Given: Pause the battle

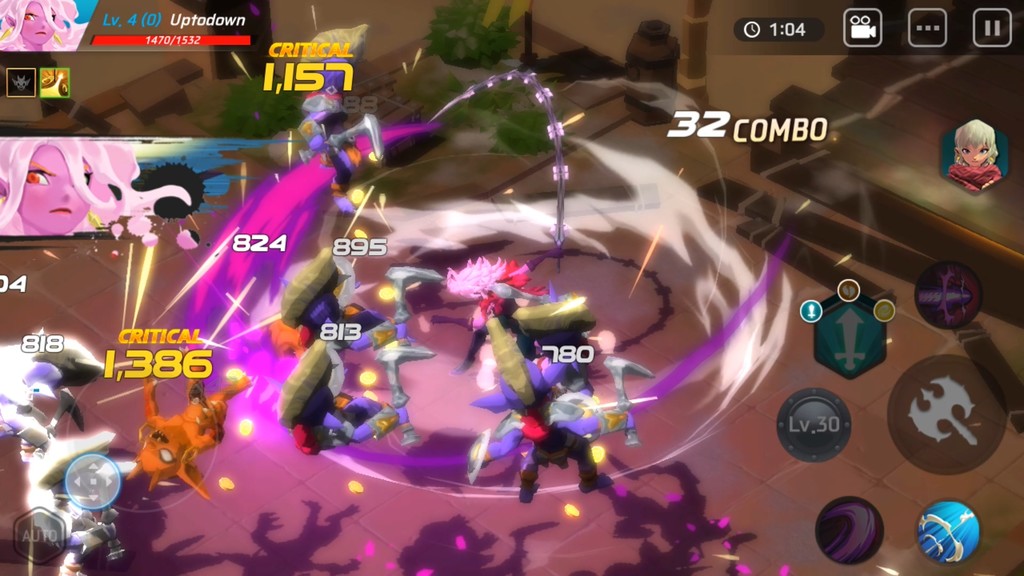Looking at the screenshot, I should point(992,28).
